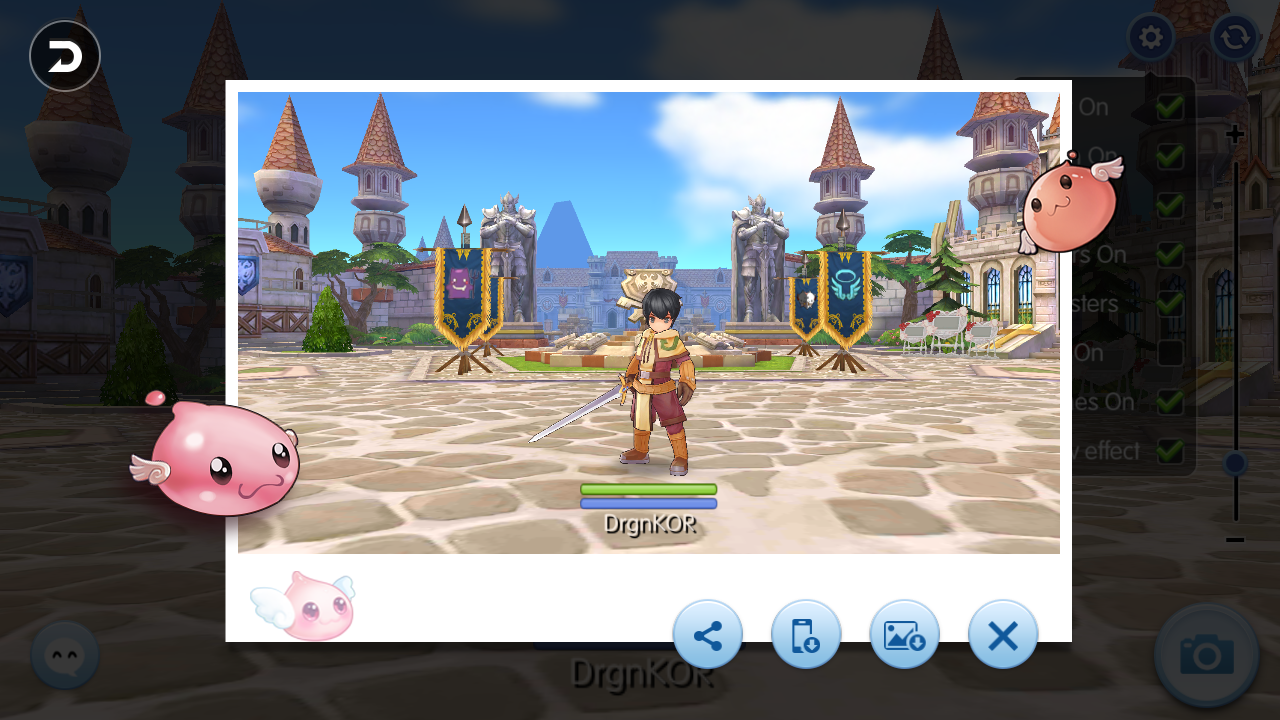Close the screenshot preview with the X button
The image size is (1280, 720).
pos(1002,634)
